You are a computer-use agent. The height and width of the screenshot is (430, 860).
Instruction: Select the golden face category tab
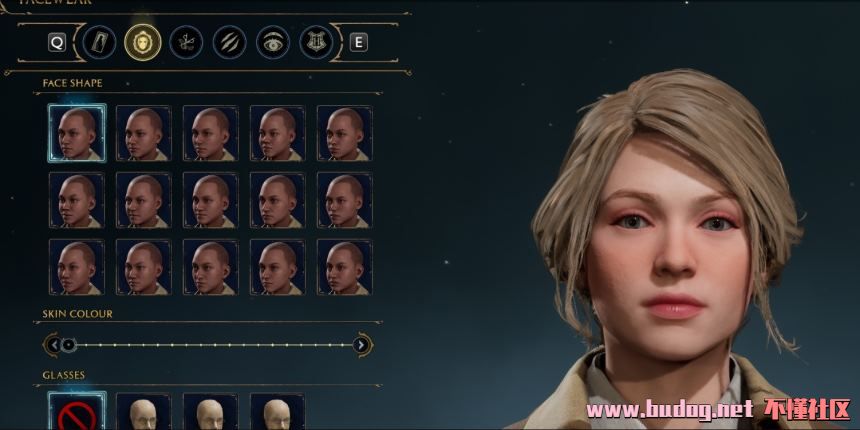click(141, 42)
